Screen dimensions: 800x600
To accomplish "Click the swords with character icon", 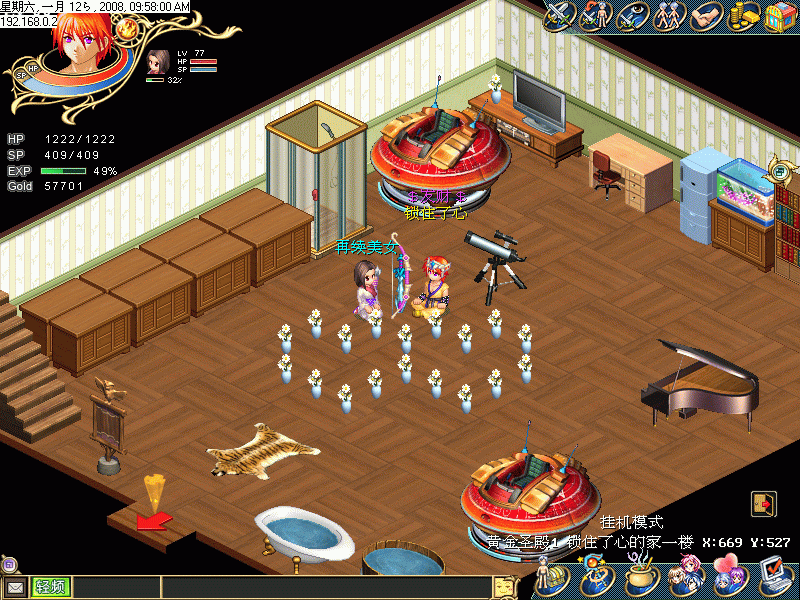I will pos(596,15).
